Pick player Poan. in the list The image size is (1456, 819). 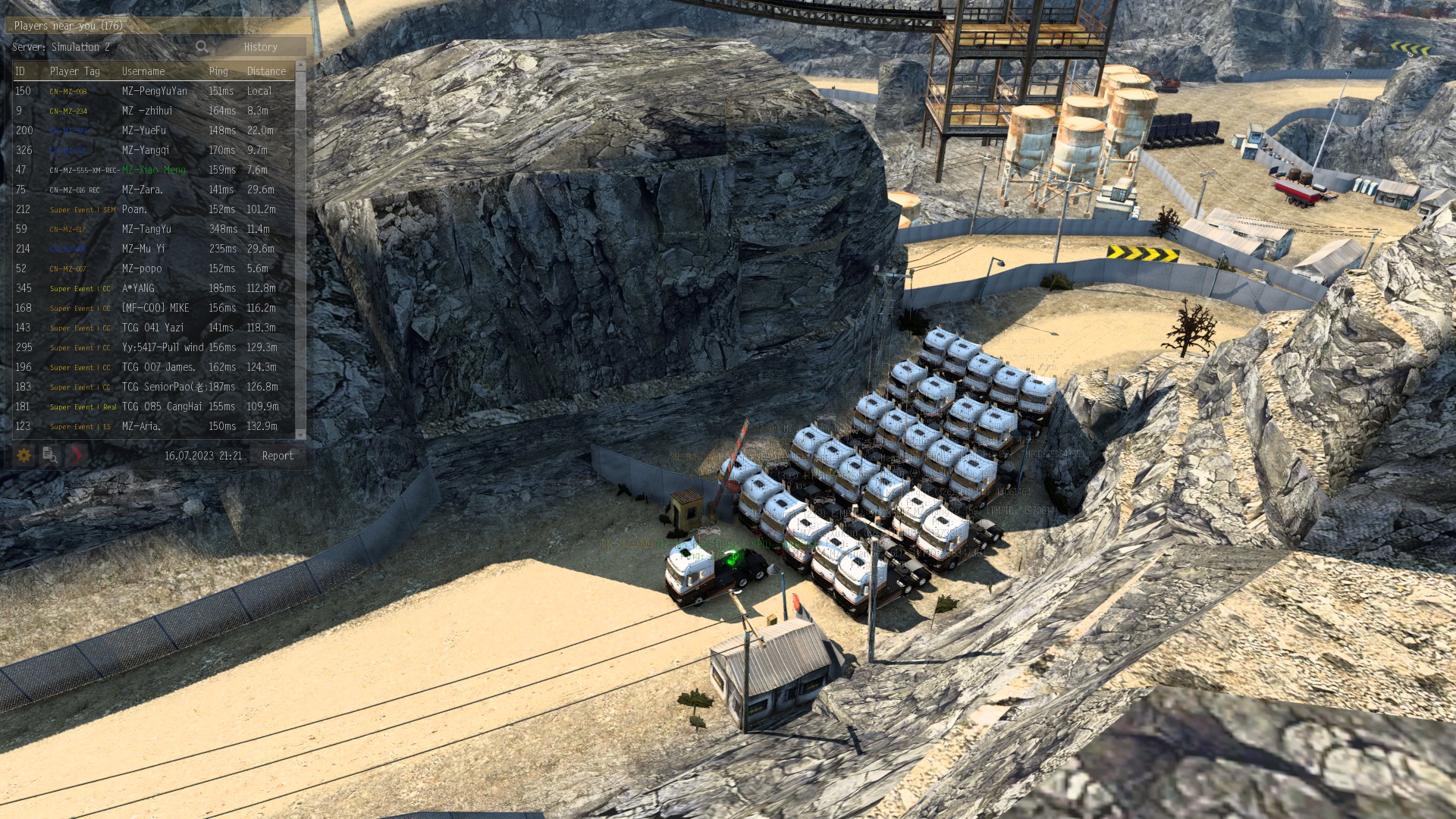tap(134, 209)
